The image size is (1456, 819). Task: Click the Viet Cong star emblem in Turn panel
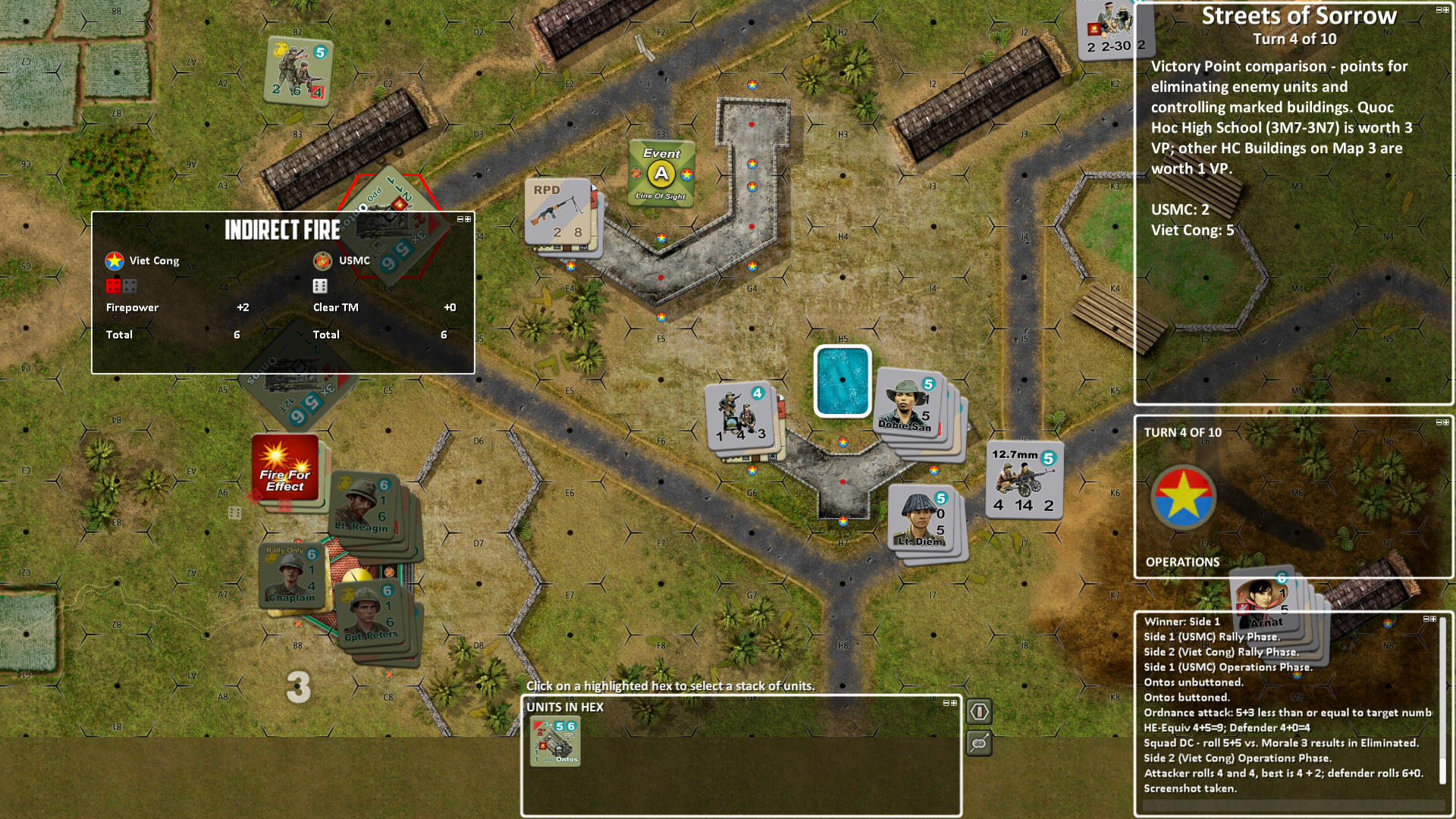pyautogui.click(x=1183, y=496)
